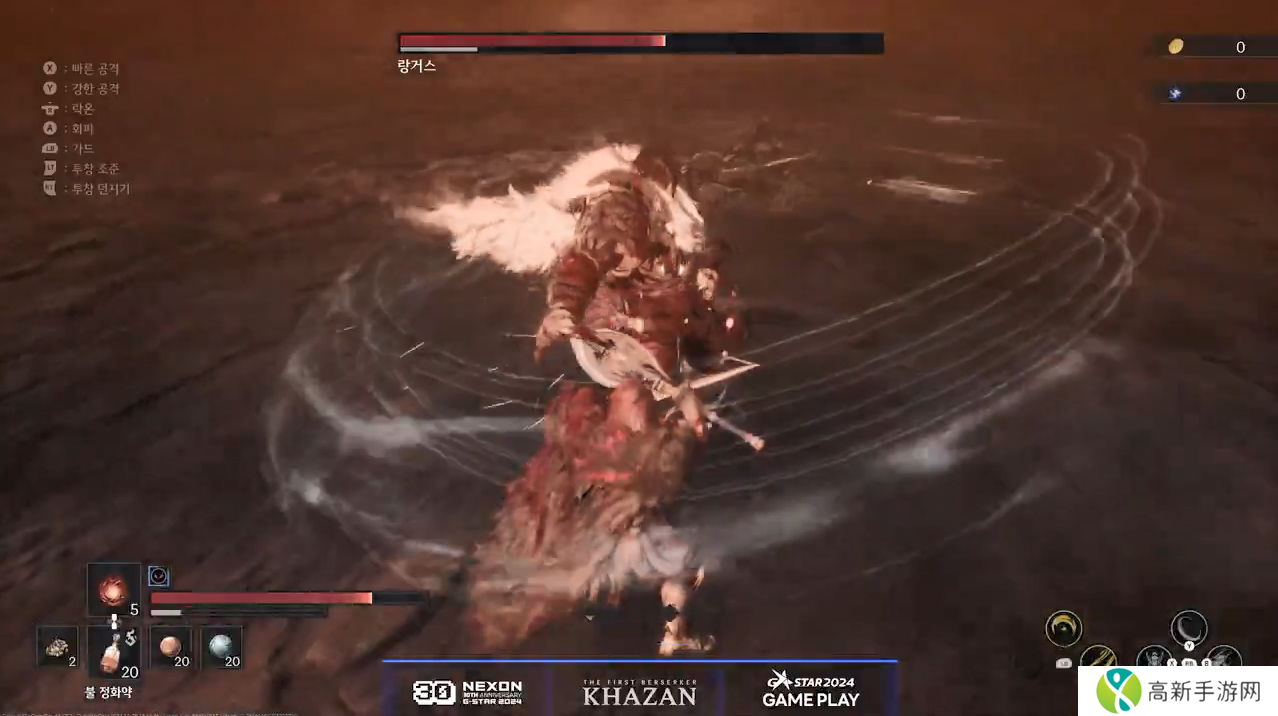Click the Khazan logo in bottom banner
Image resolution: width=1278 pixels, height=716 pixels.
639,691
